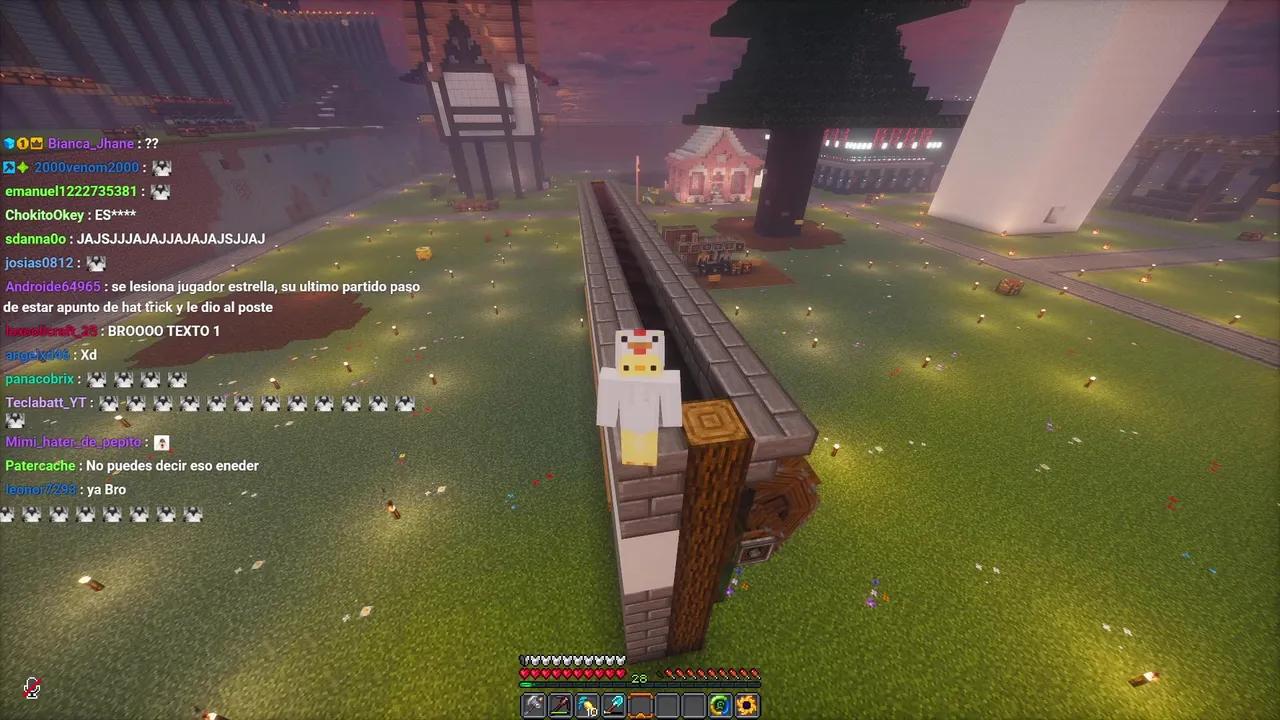Select the pickaxe in the second hotbar slot

click(559, 705)
